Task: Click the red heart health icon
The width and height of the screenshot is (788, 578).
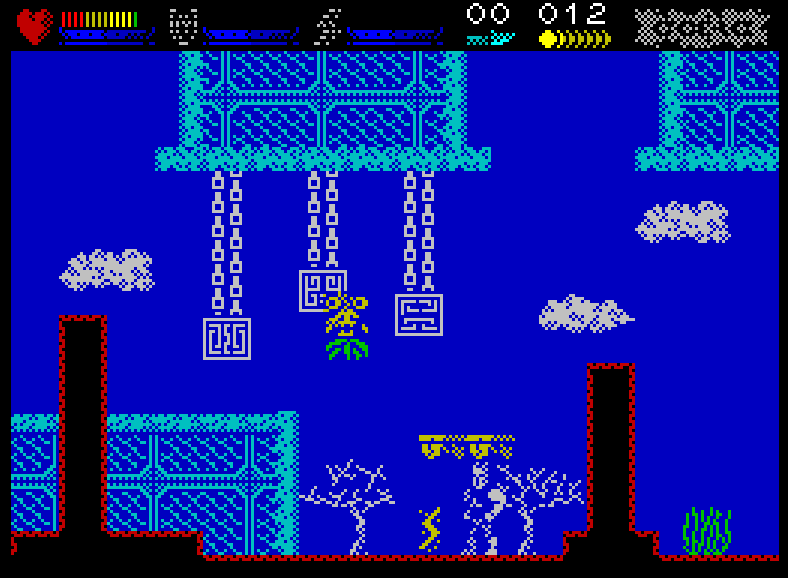Action: [35, 26]
